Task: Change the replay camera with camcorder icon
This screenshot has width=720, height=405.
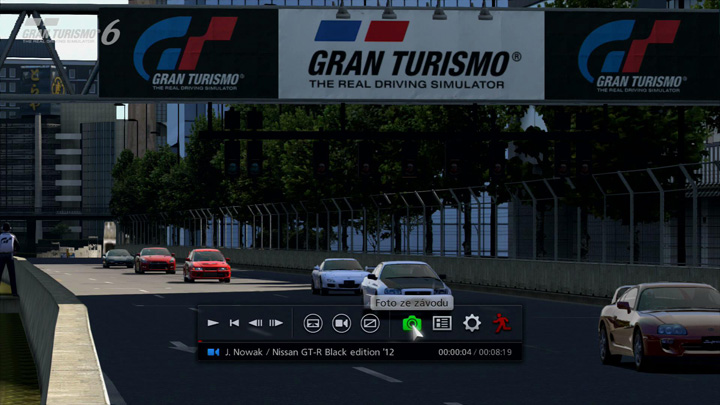Action: pyautogui.click(x=341, y=323)
